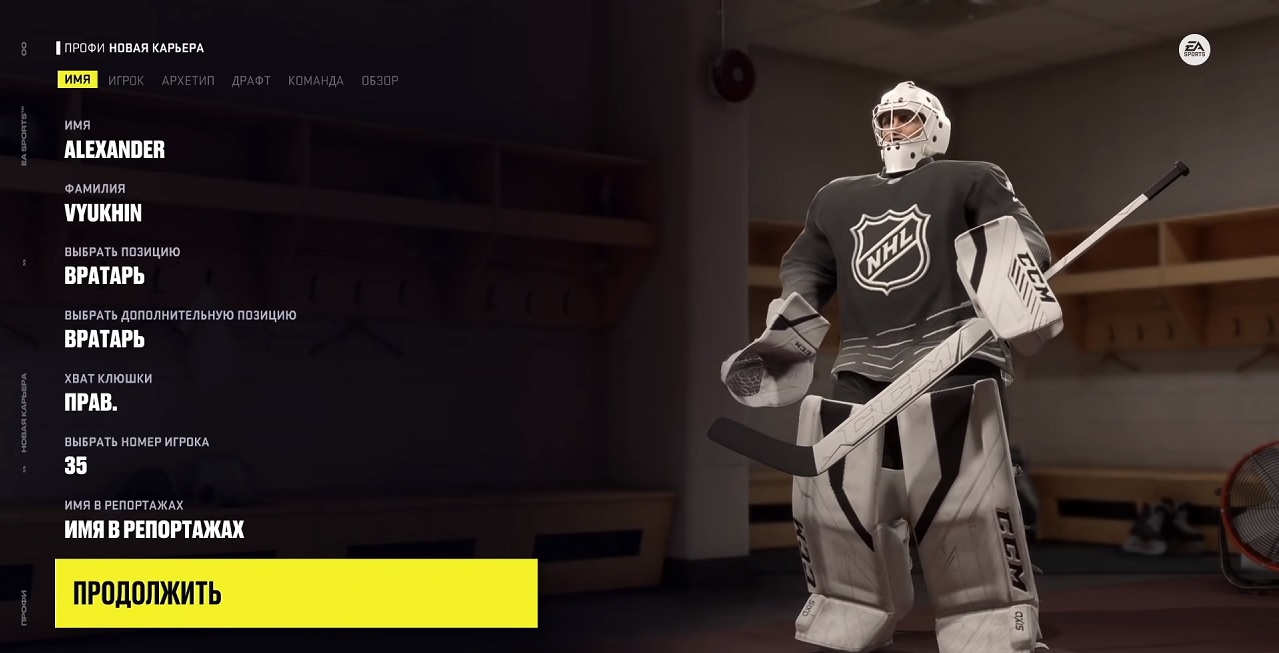Open the ИМЯ В РЕПОРТАЖАХ option
Image resolution: width=1279 pixels, height=653 pixels.
[x=154, y=529]
